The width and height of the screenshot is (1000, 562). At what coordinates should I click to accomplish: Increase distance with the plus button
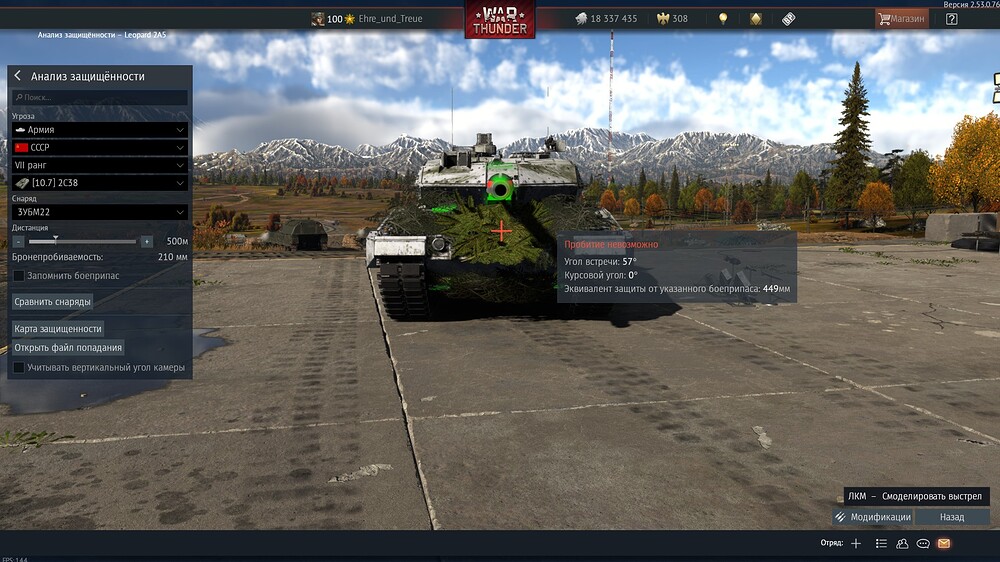pos(147,242)
